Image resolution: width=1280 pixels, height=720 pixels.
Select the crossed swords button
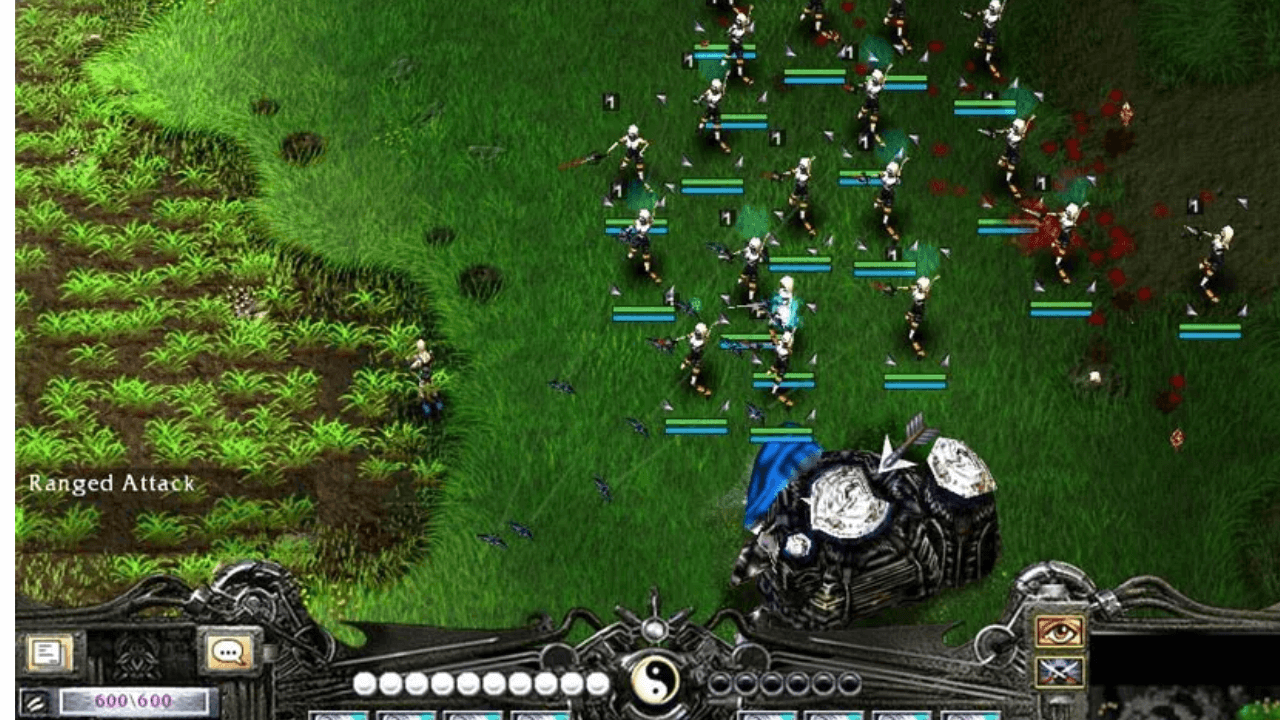coord(1060,671)
